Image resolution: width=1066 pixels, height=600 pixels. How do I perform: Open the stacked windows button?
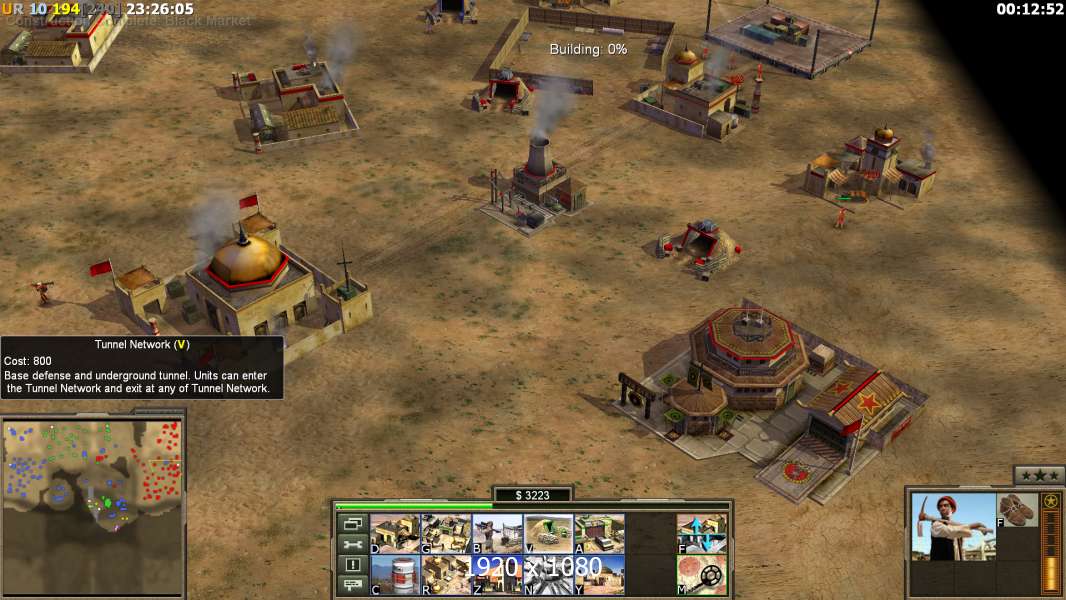[352, 523]
